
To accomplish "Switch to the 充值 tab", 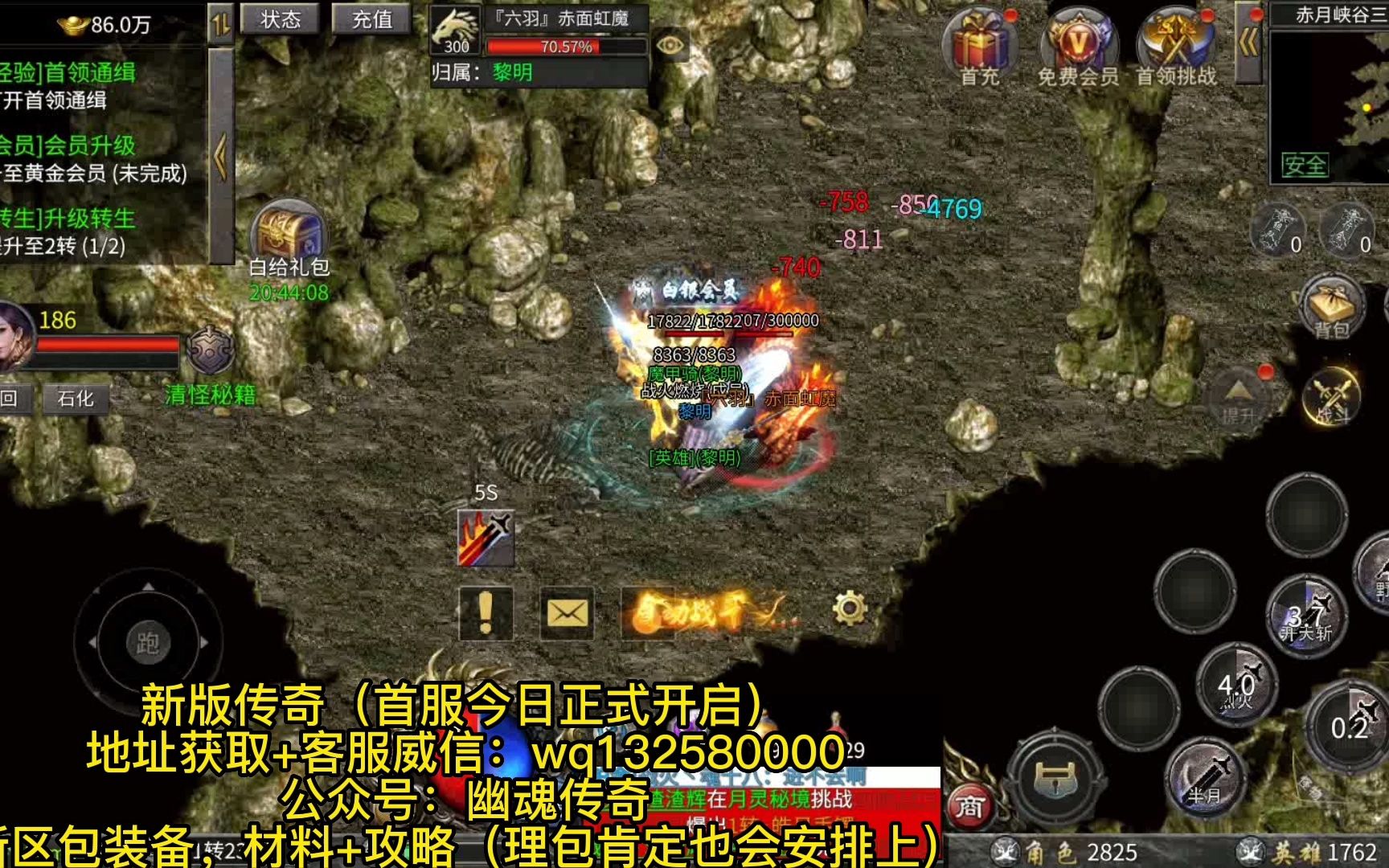I will tap(372, 19).
